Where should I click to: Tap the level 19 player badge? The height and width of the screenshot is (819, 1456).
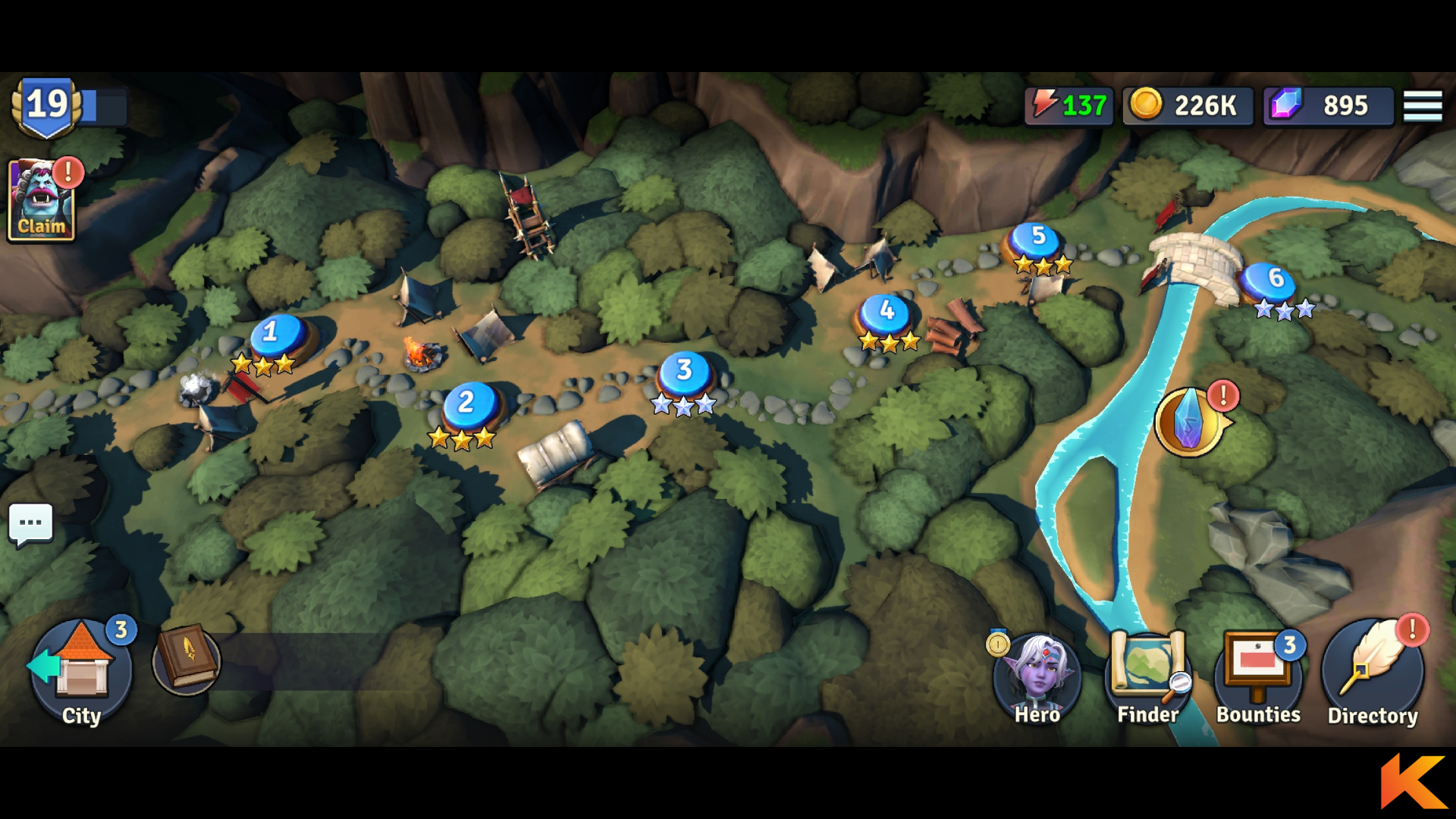[47, 107]
